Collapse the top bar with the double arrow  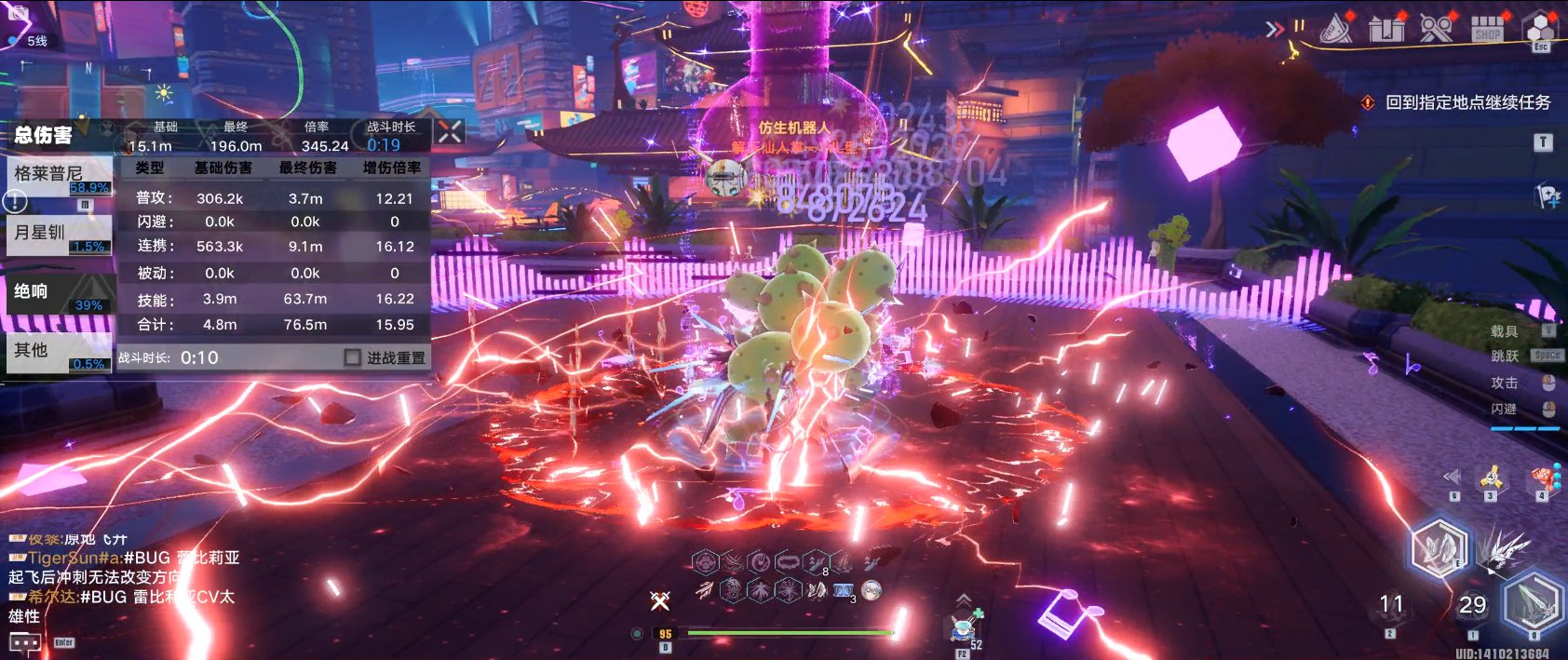click(x=1275, y=29)
